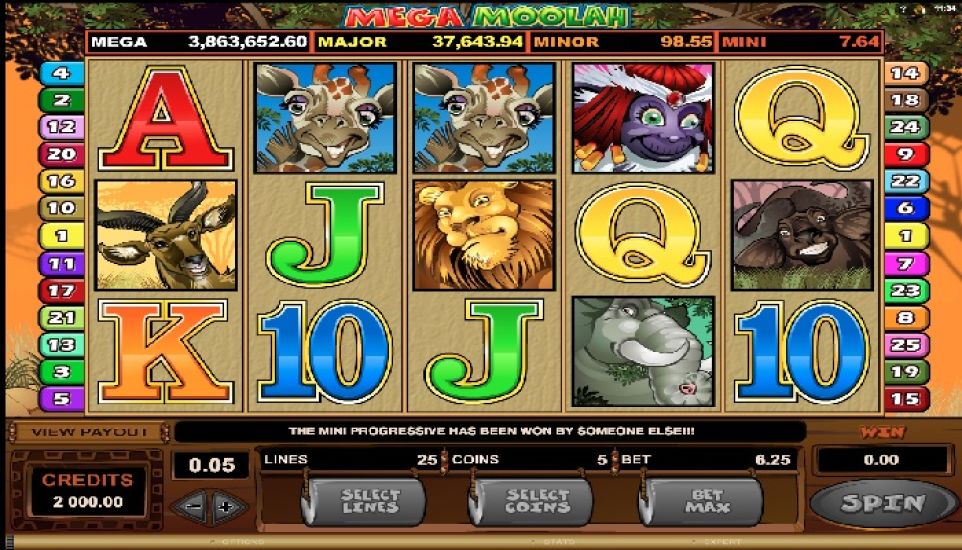962x550 pixels.
Task: Increase coin size with plus button
Action: (x=226, y=506)
